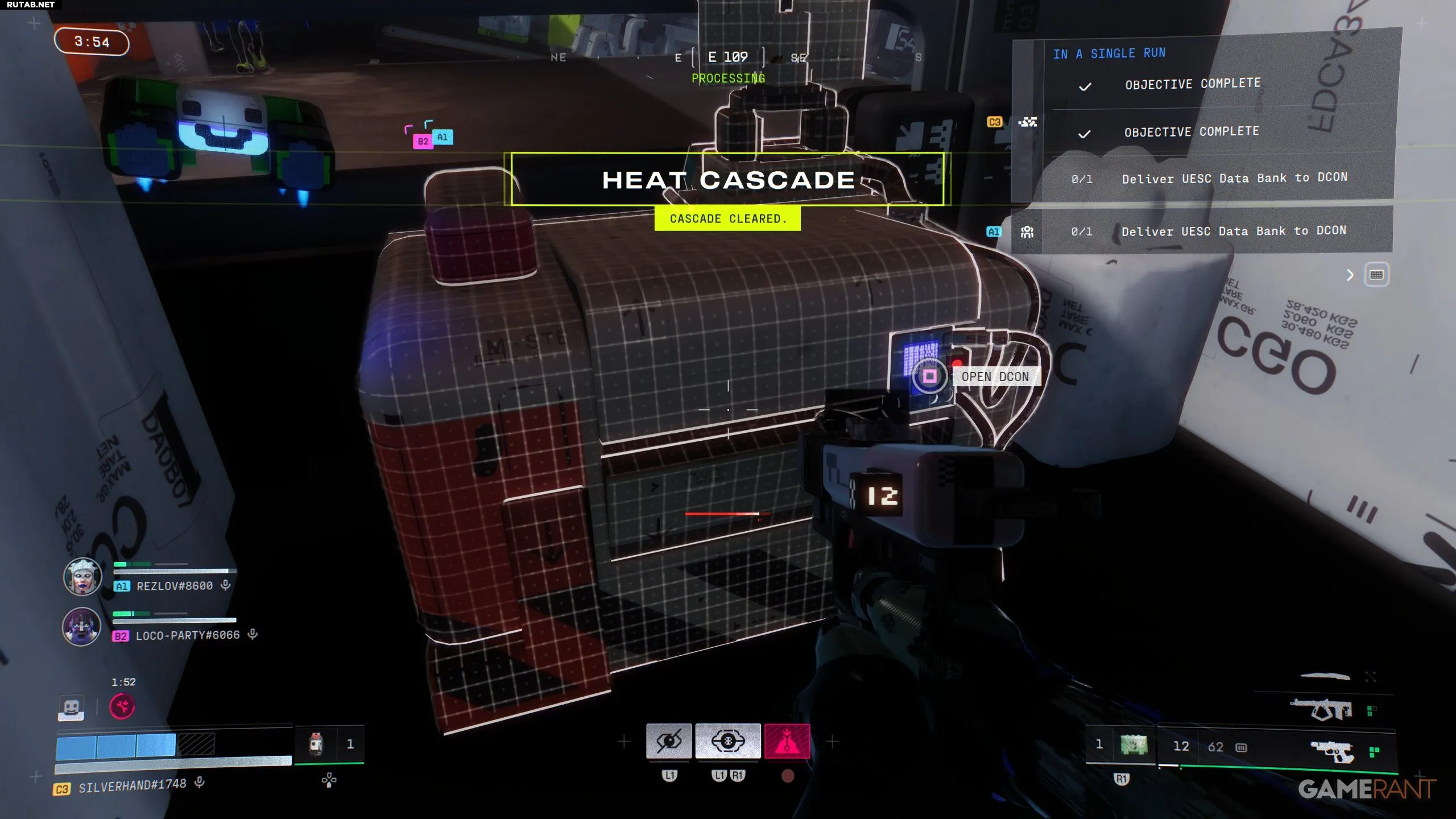Click the E 109 compass heading
This screenshot has height=819, width=1456.
(727, 57)
